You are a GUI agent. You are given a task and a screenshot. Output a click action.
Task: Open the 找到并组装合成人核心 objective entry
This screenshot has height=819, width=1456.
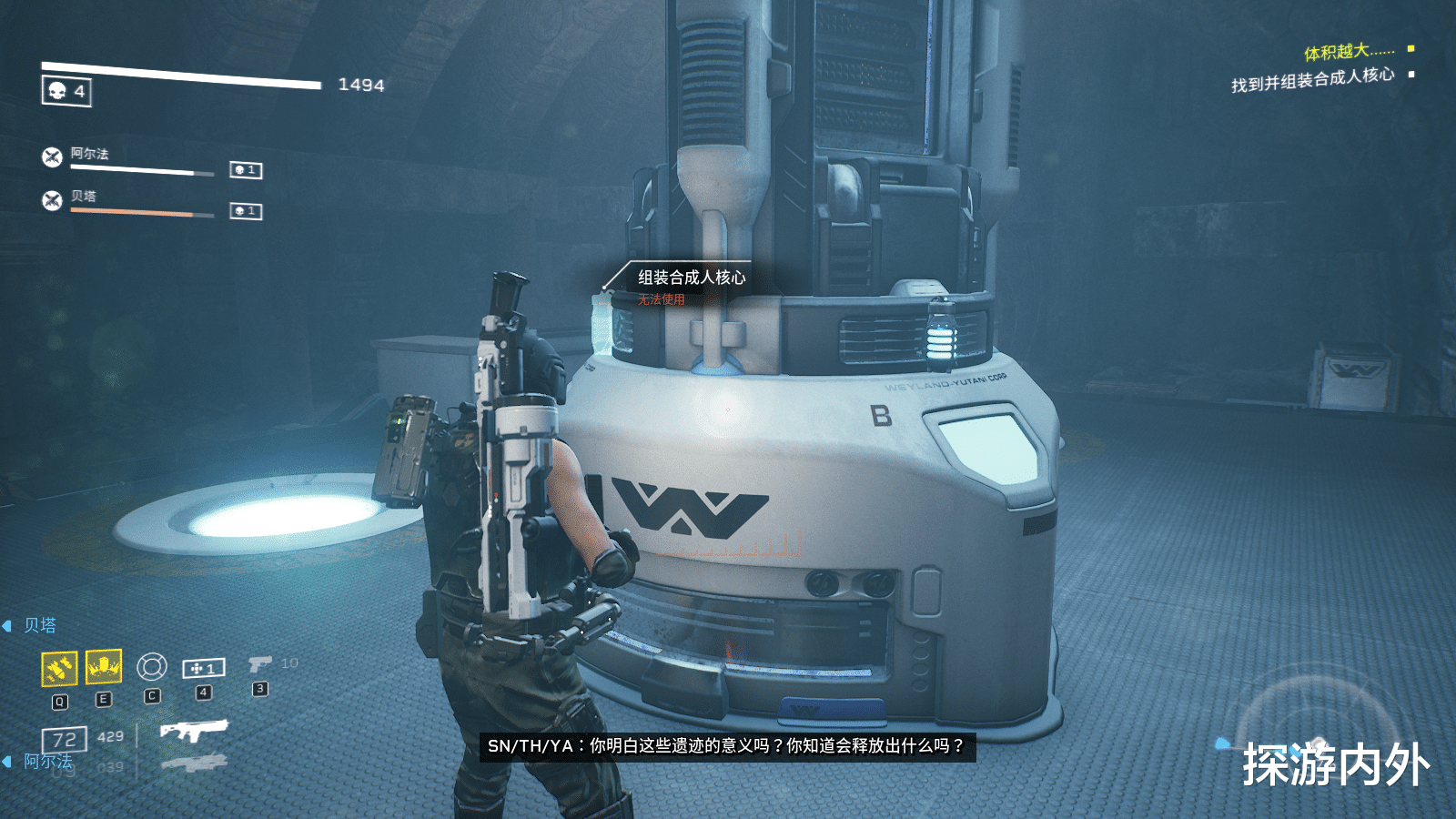click(1312, 80)
